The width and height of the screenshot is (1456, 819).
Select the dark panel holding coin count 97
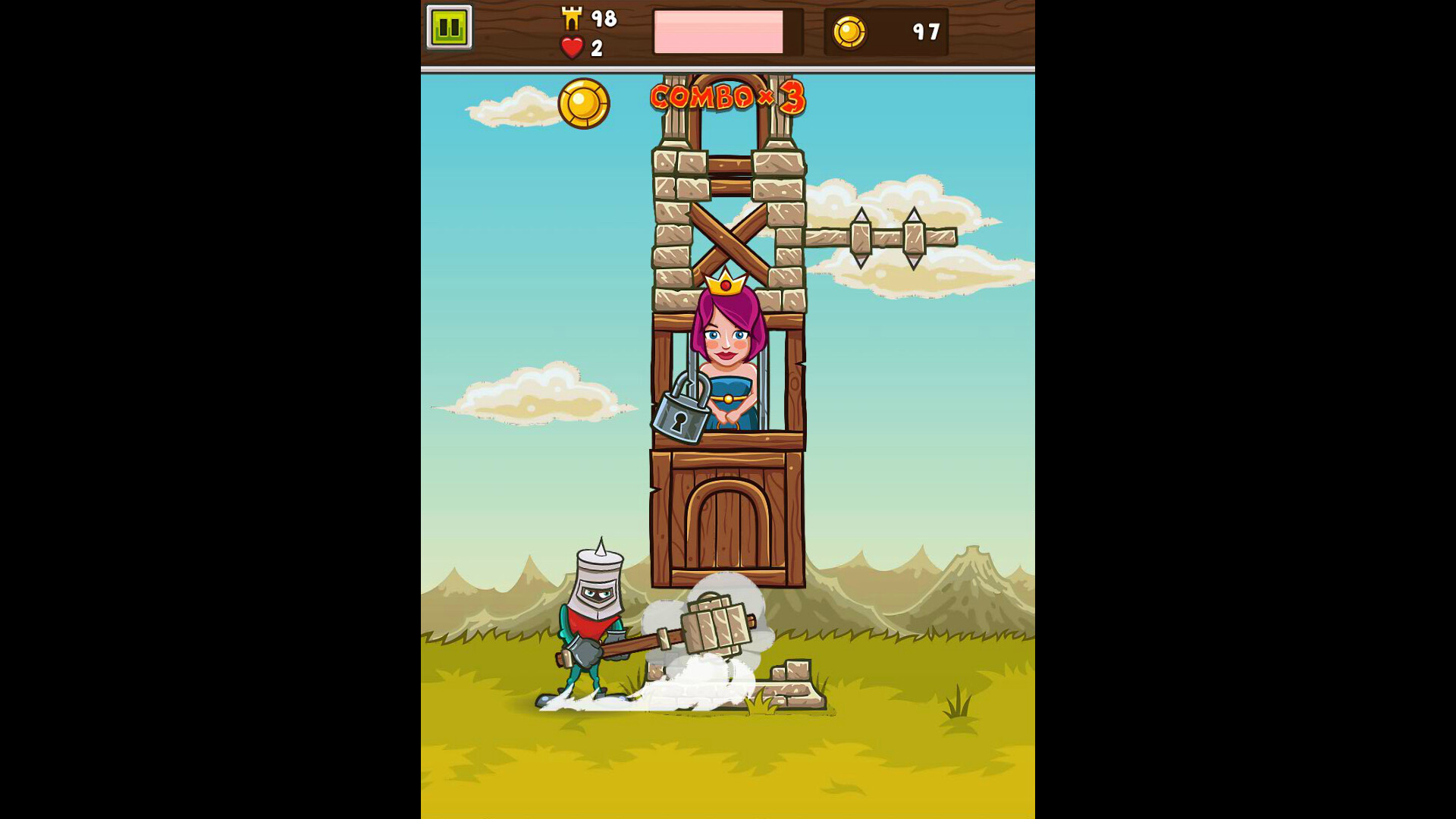pos(885,33)
